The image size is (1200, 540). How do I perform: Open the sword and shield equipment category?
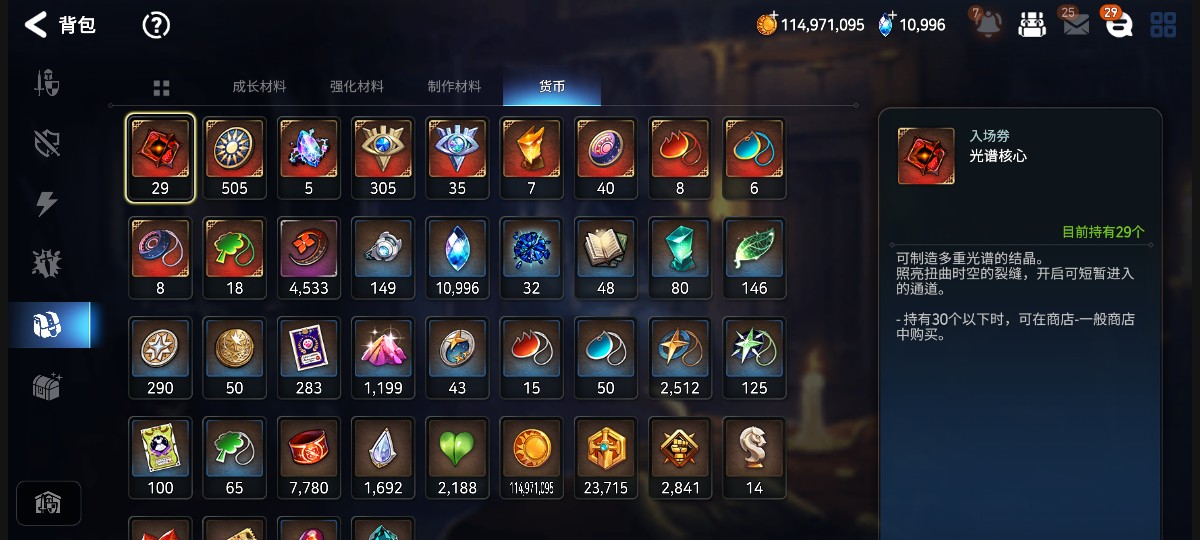(48, 83)
